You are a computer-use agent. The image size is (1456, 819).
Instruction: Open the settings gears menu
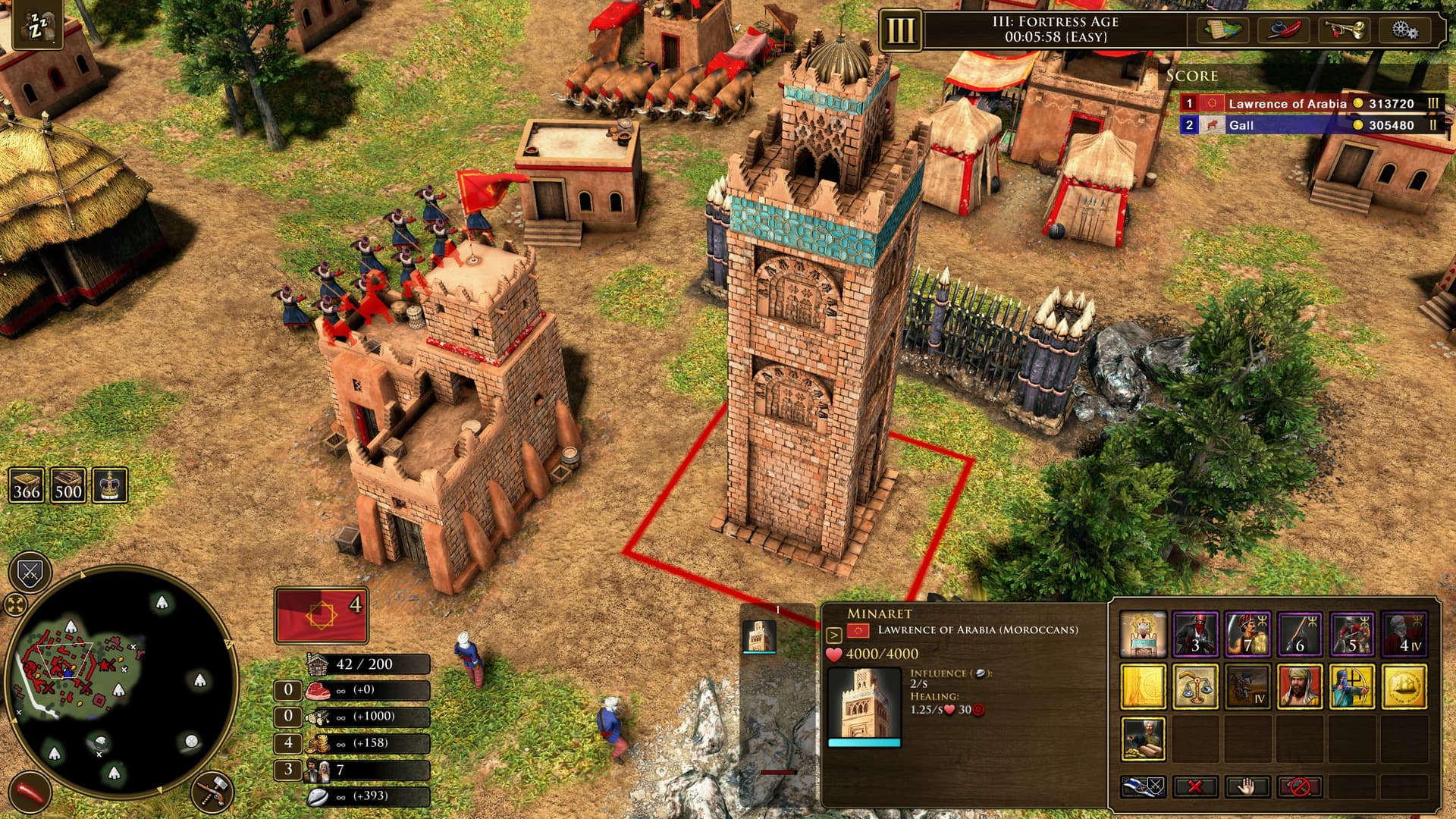(1404, 30)
